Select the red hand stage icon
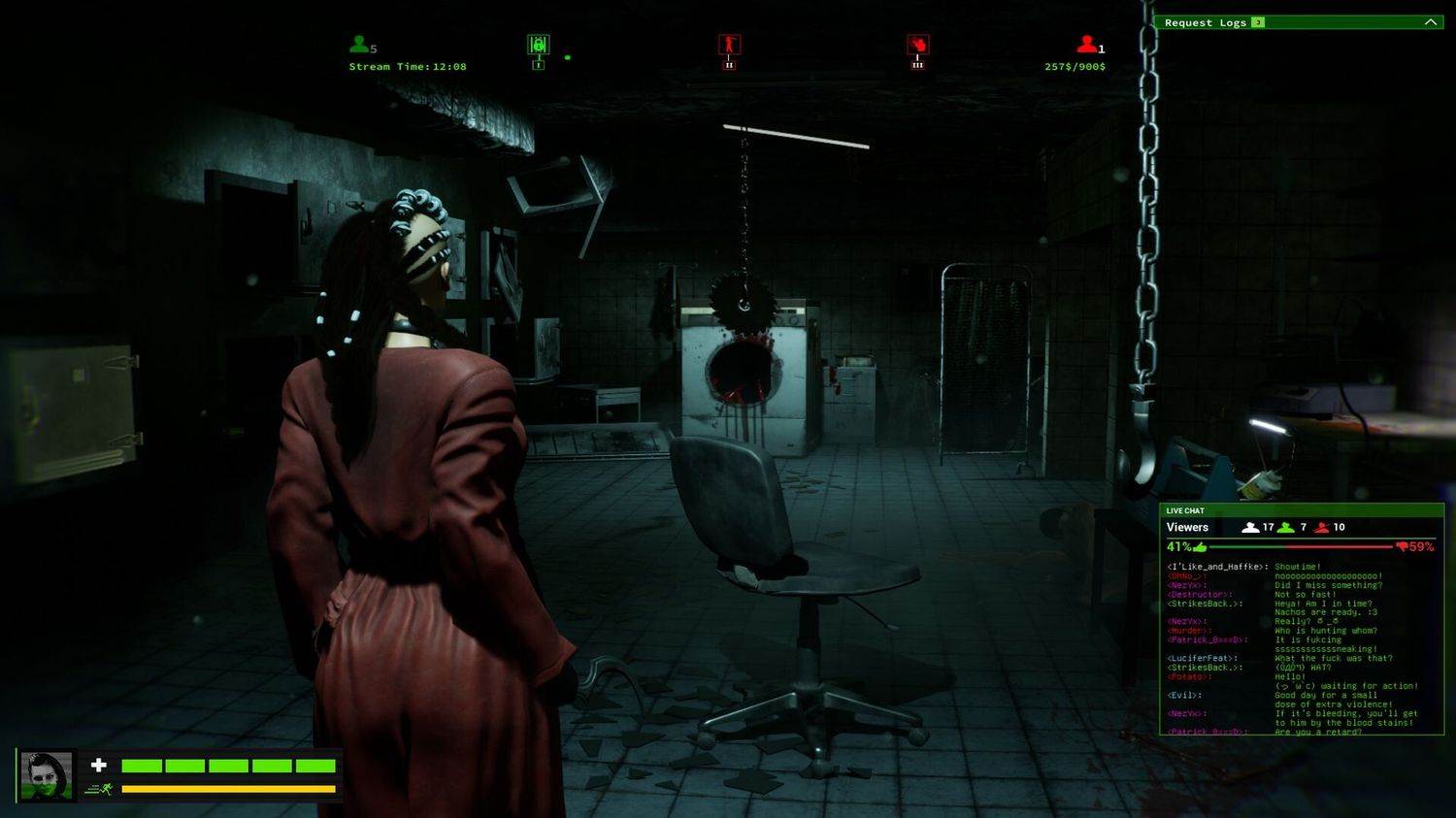Image resolution: width=1456 pixels, height=818 pixels. tap(917, 45)
